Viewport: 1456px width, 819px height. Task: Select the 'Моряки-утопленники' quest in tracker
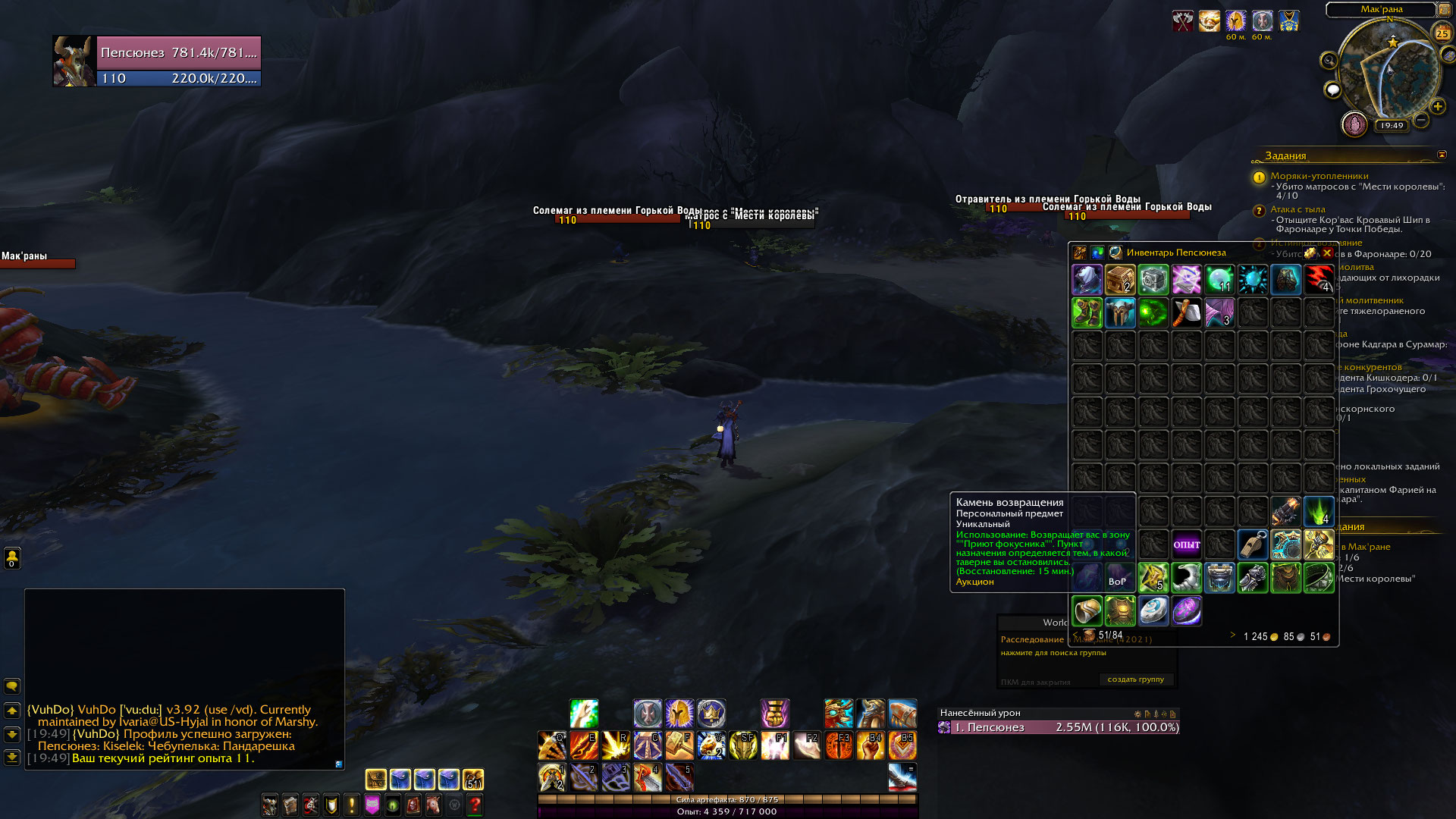[x=1319, y=176]
